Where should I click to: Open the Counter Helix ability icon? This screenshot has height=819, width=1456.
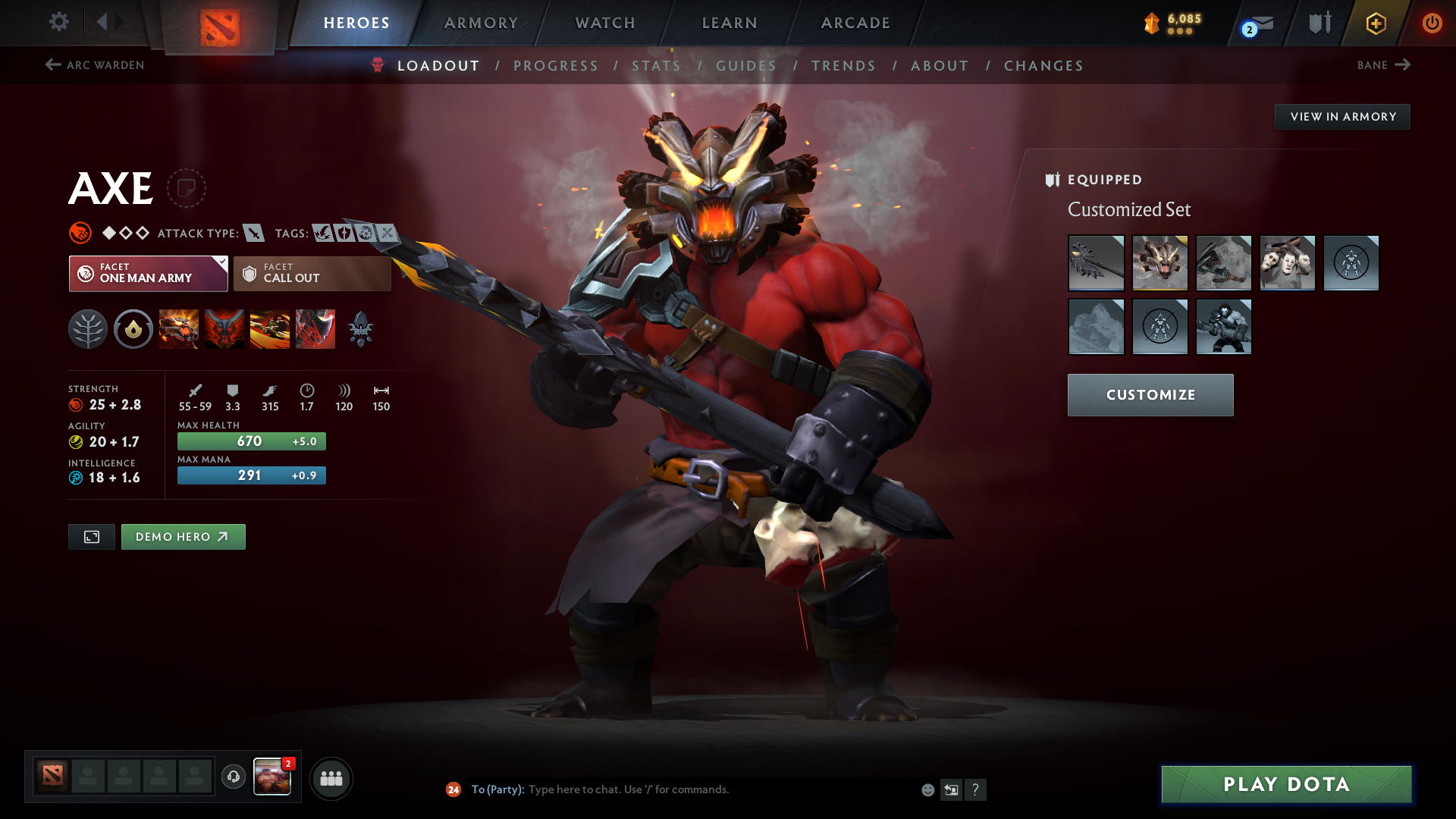(x=270, y=328)
